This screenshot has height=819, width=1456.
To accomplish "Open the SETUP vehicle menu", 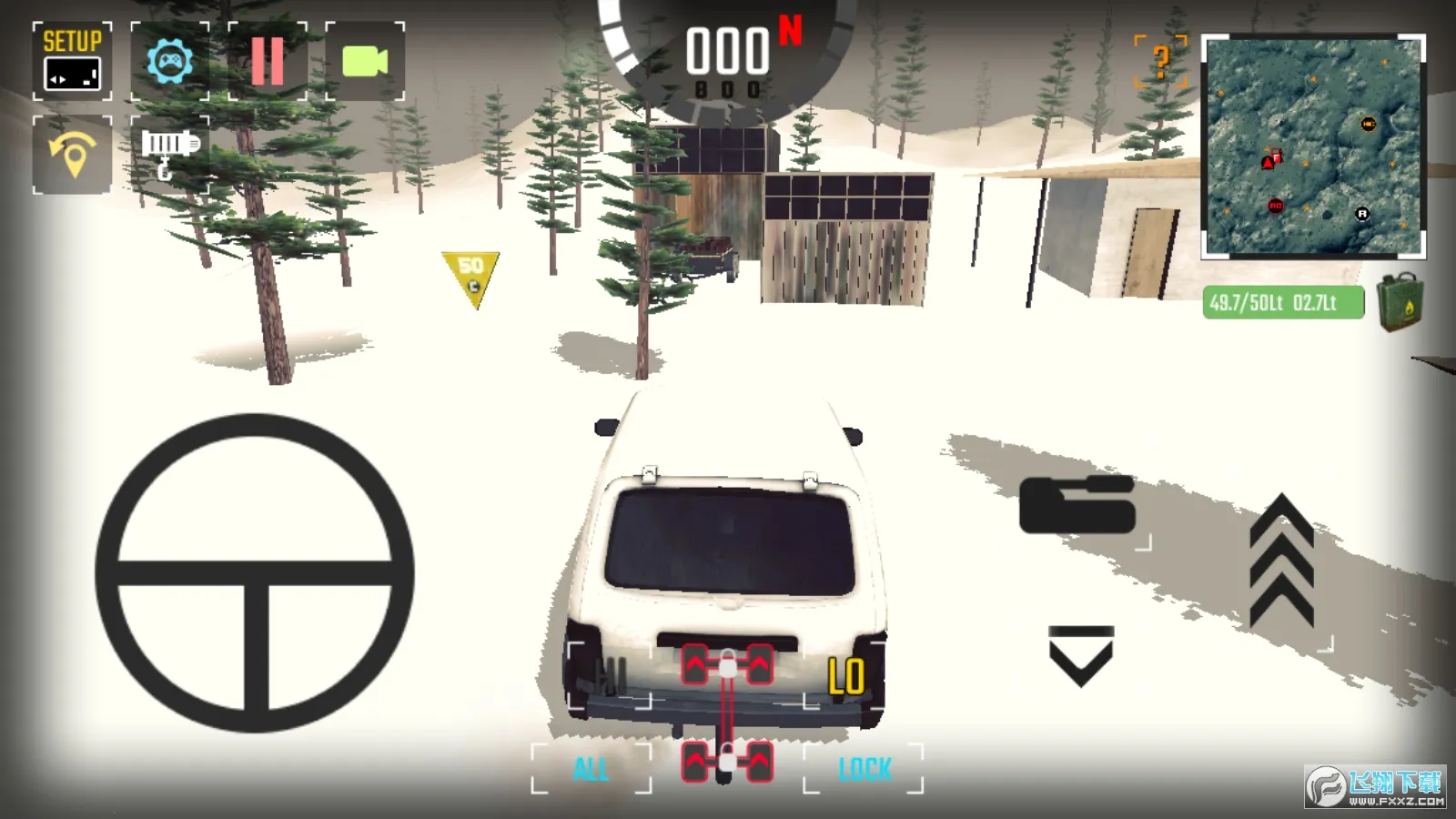I will 73,61.
